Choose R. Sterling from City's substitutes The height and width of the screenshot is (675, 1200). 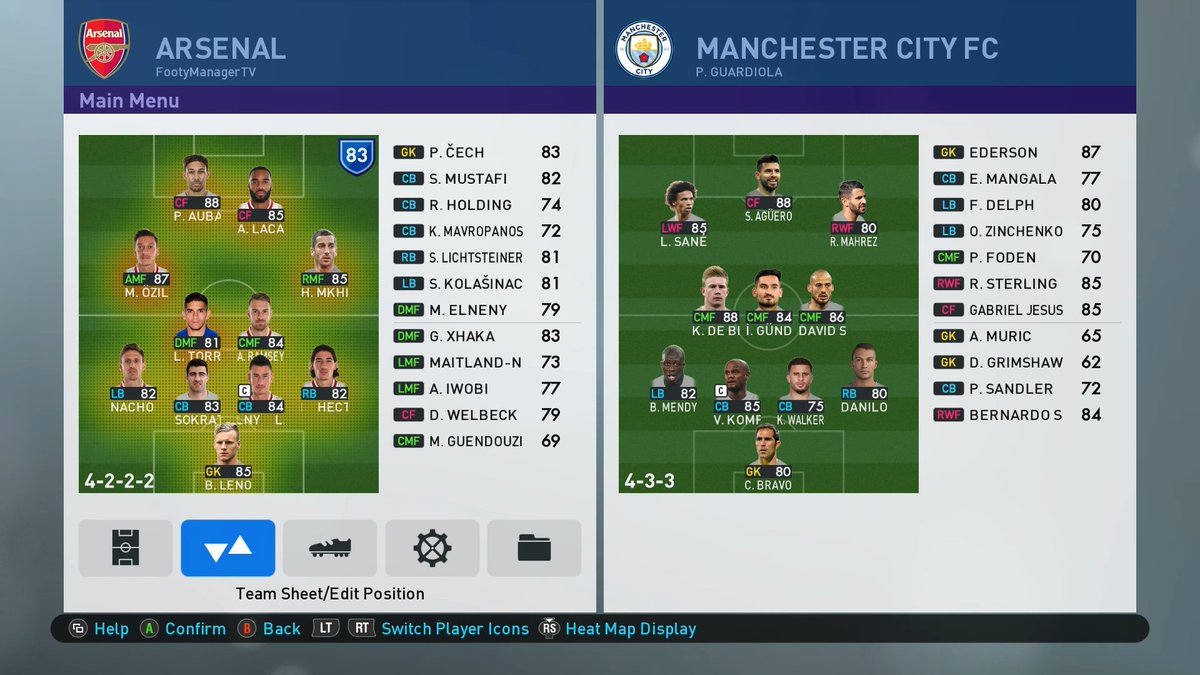pyautogui.click(x=1016, y=284)
